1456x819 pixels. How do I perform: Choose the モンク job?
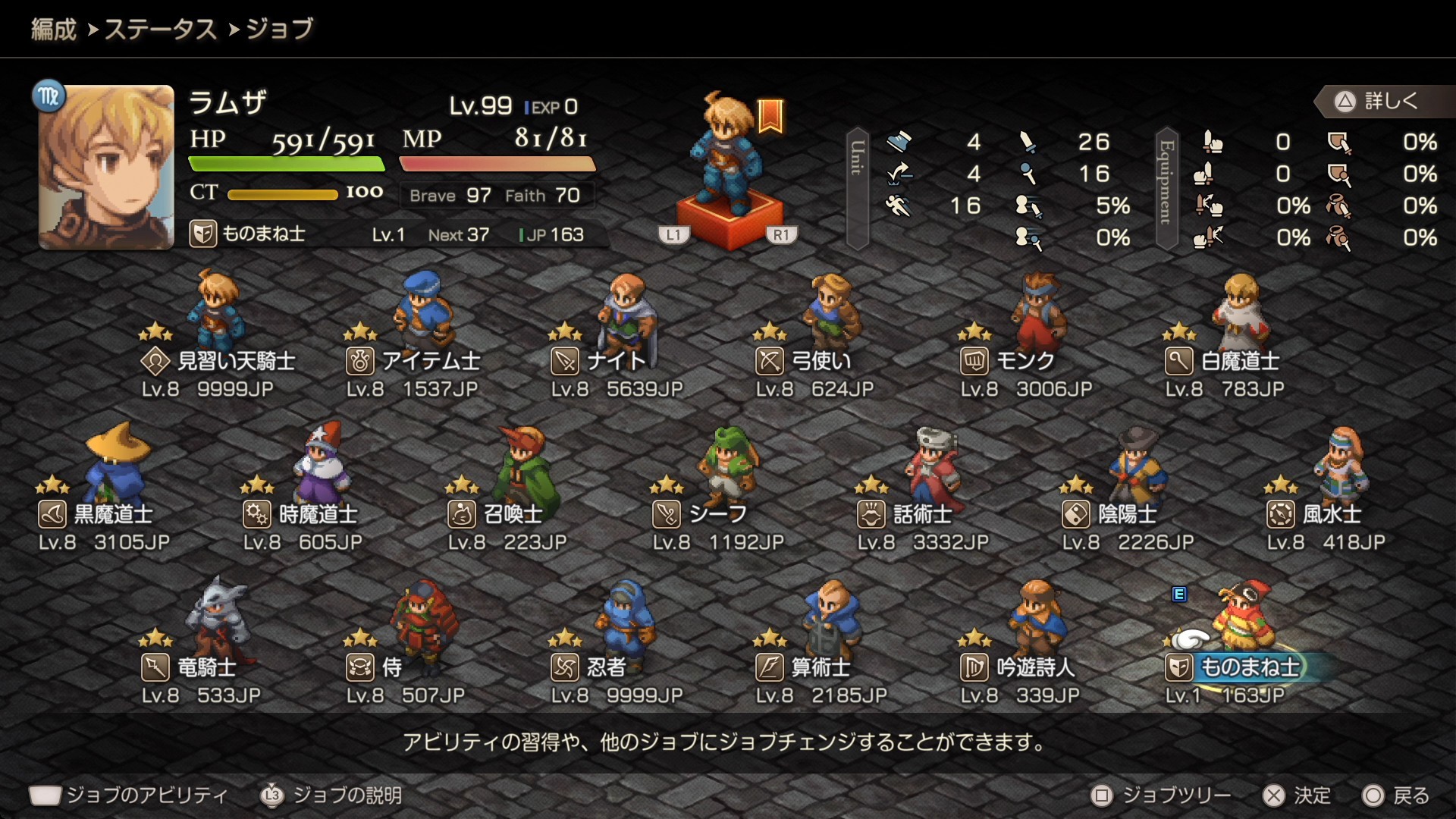tap(1009, 361)
